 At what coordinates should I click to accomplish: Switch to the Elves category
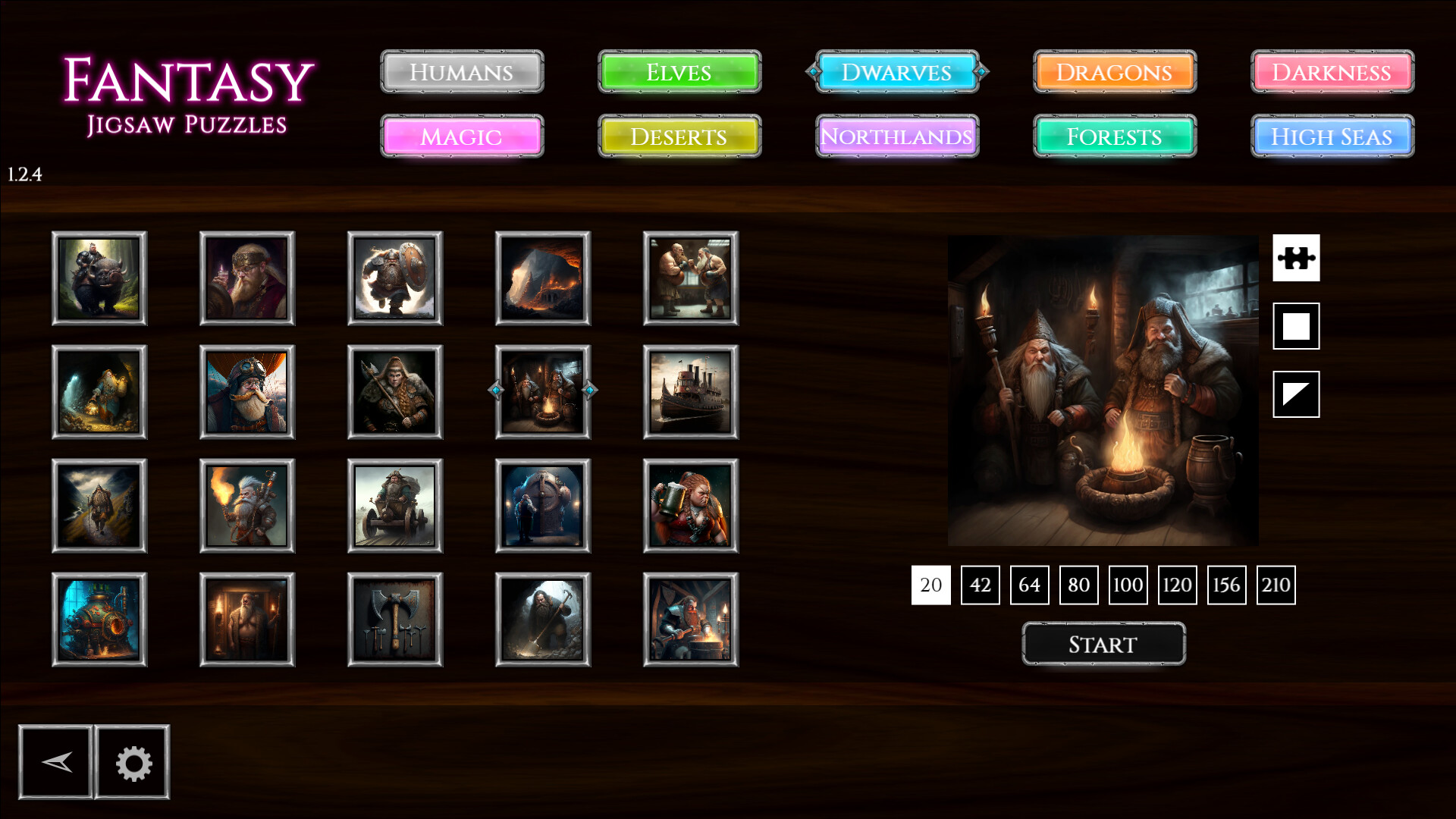(679, 73)
